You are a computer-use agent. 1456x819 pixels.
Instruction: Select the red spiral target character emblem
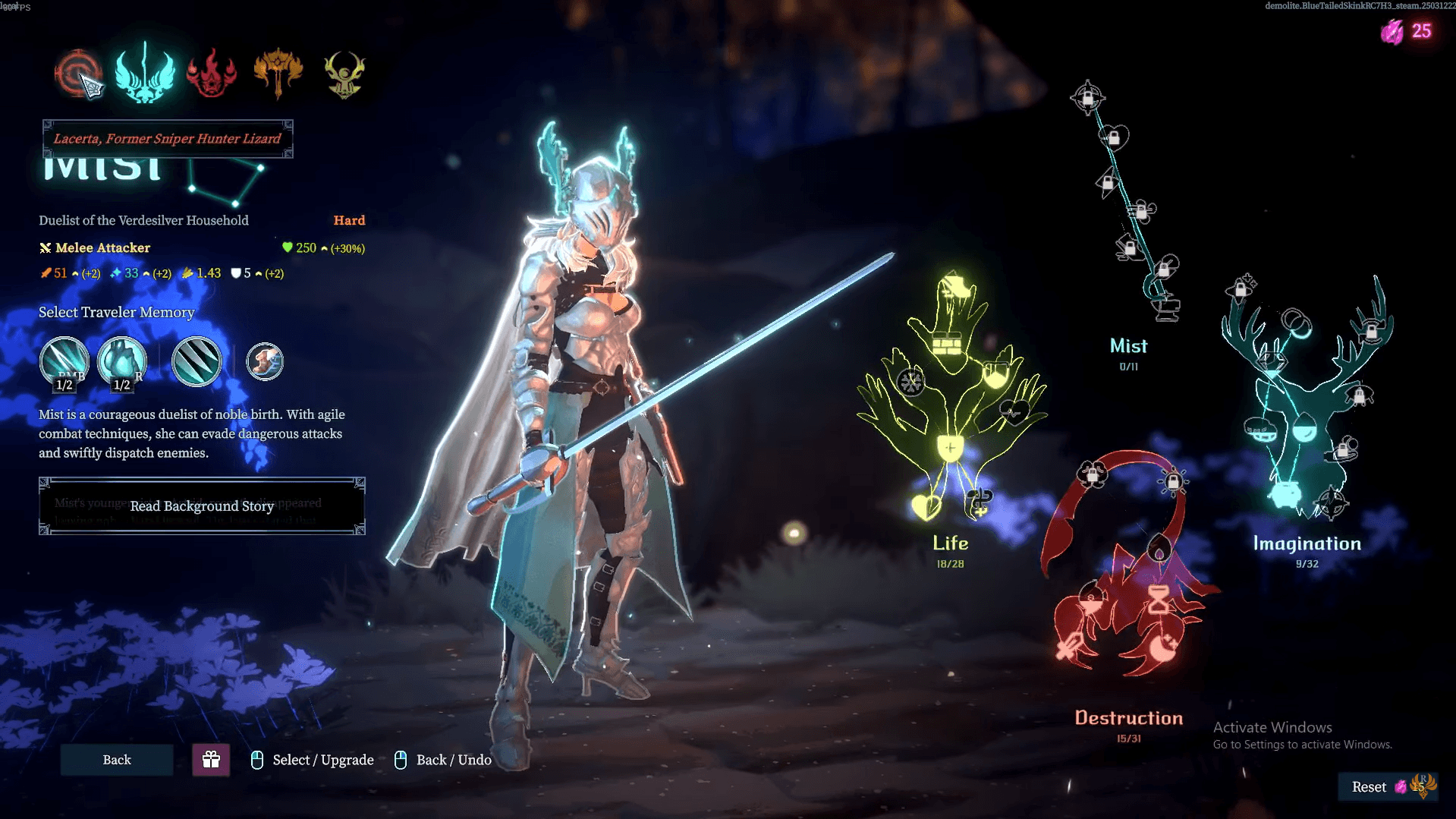tap(77, 73)
